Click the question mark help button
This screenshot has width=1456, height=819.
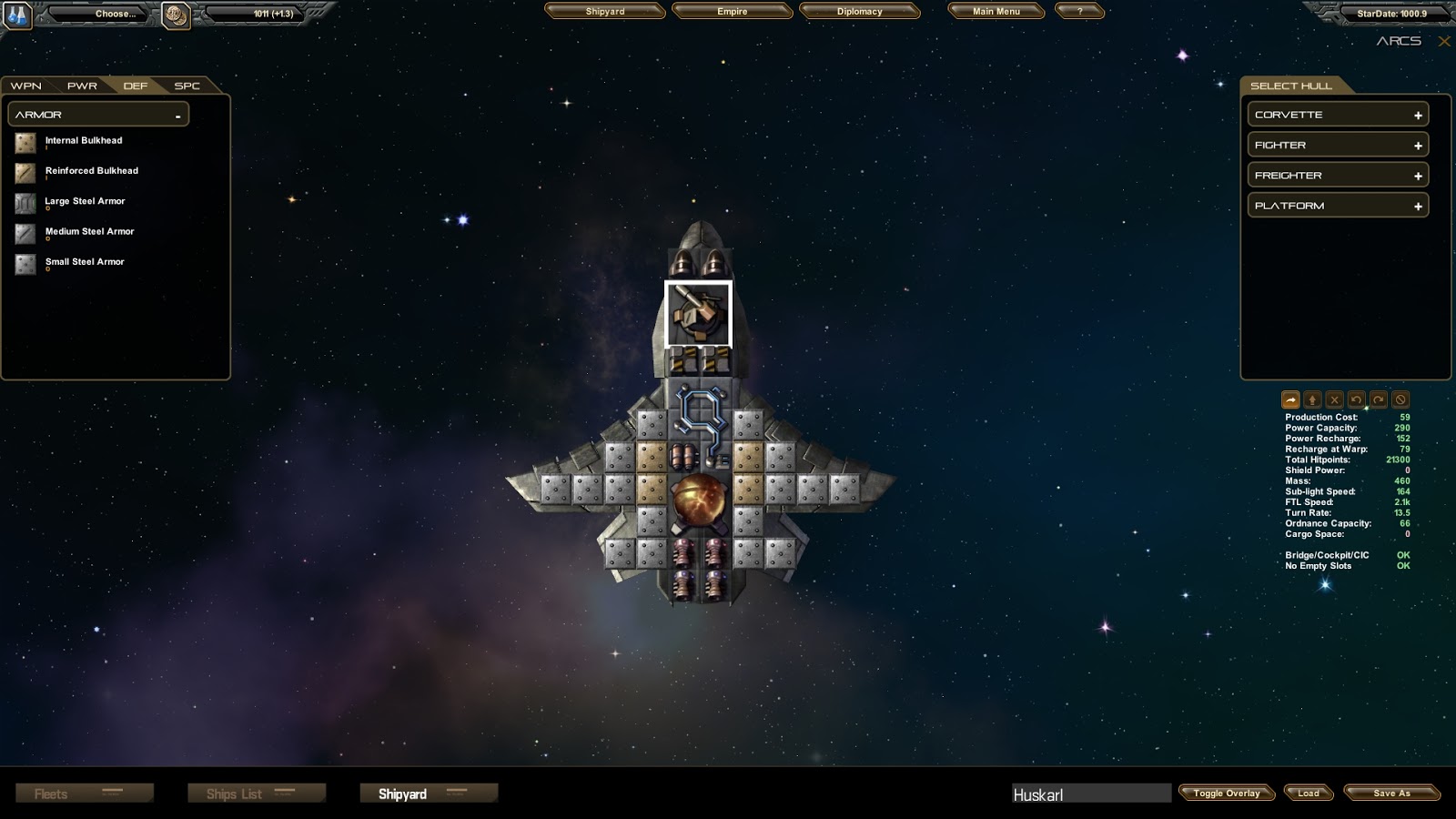pyautogui.click(x=1079, y=12)
